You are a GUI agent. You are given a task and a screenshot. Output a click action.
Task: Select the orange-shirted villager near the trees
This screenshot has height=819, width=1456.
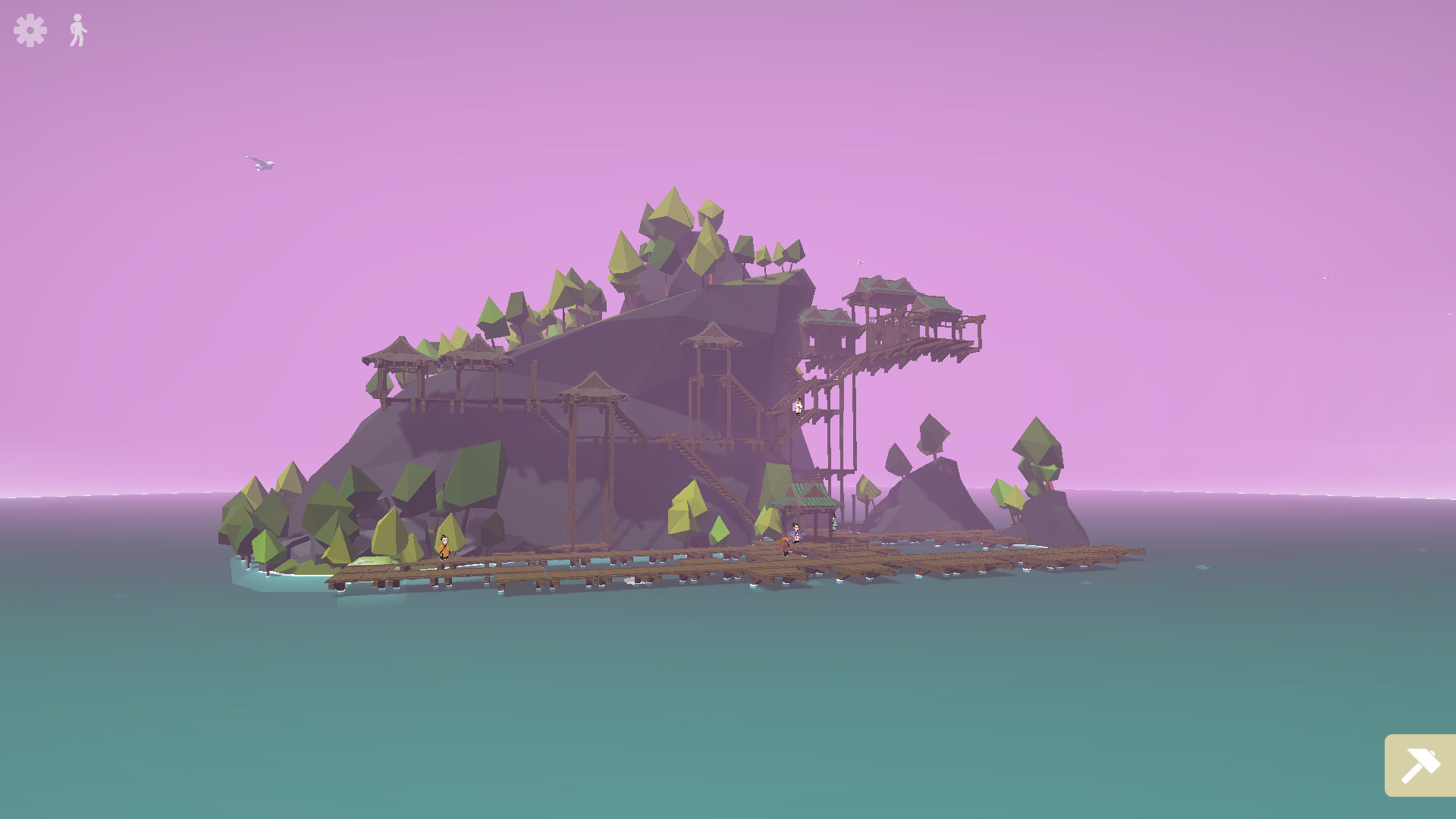click(444, 548)
